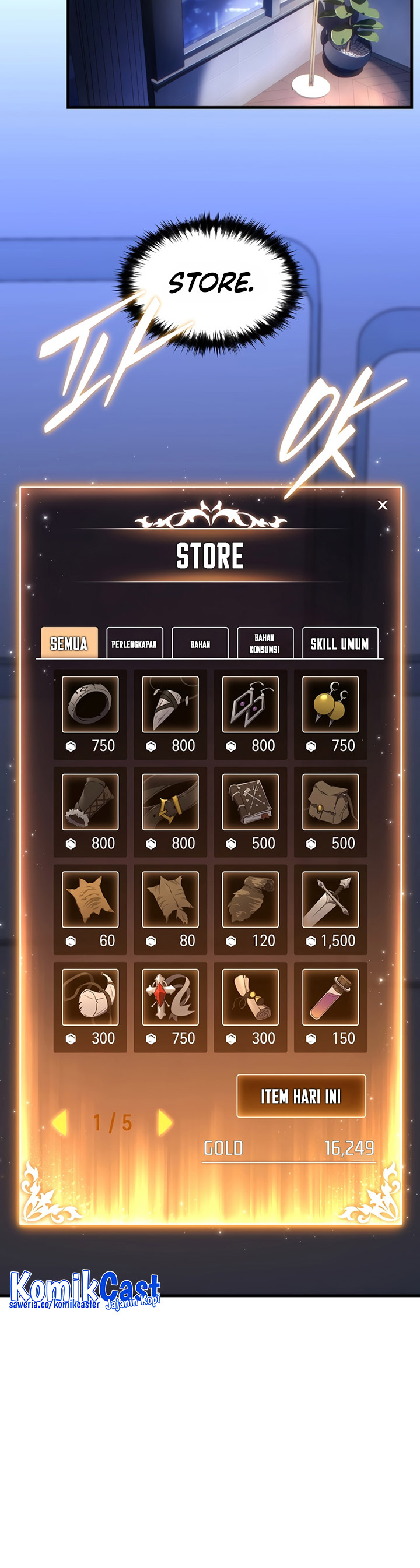Select the red gem cross item
Screen dimensions: 420x1568
(x=170, y=996)
